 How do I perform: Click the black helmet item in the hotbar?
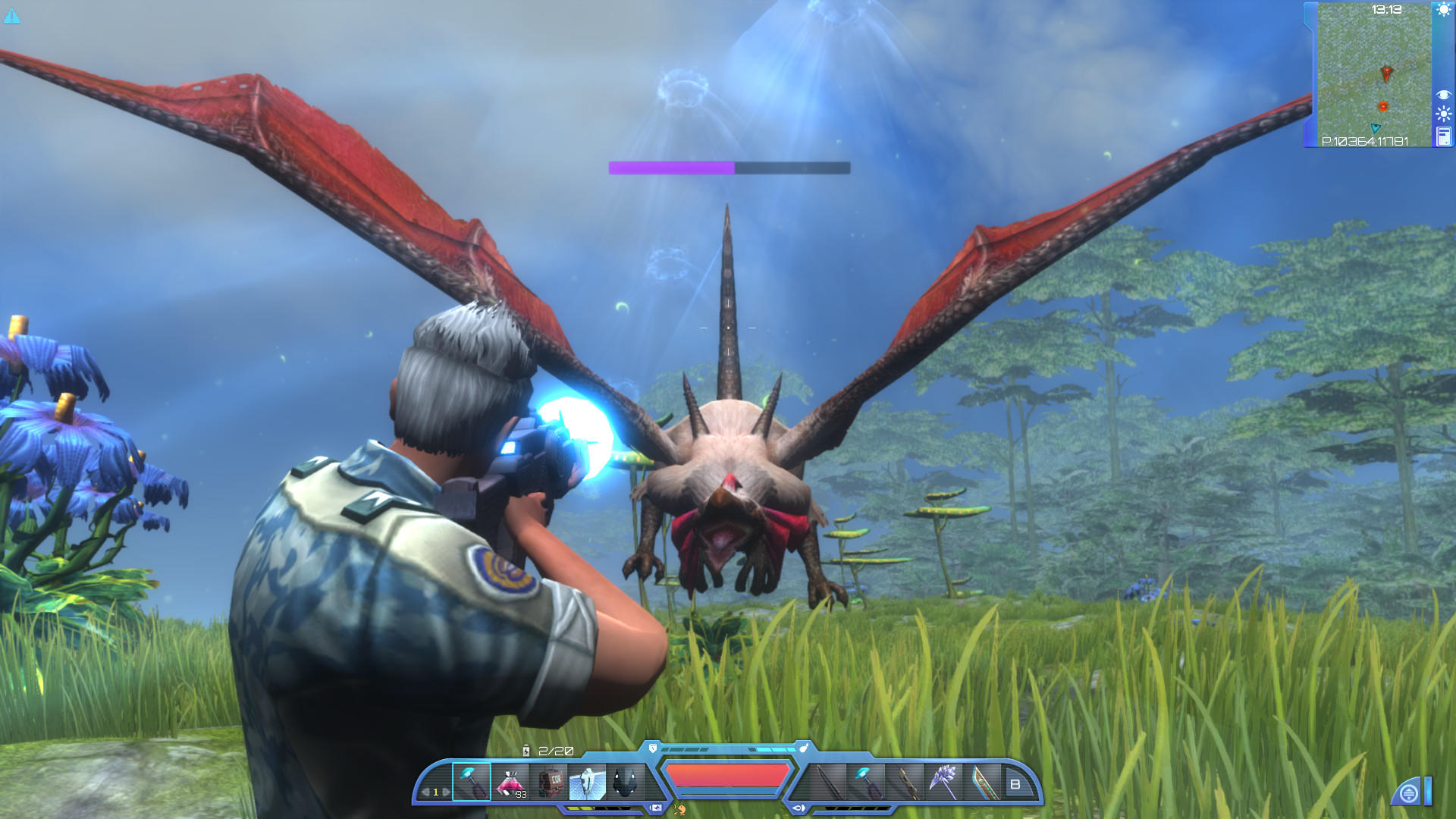click(x=625, y=780)
